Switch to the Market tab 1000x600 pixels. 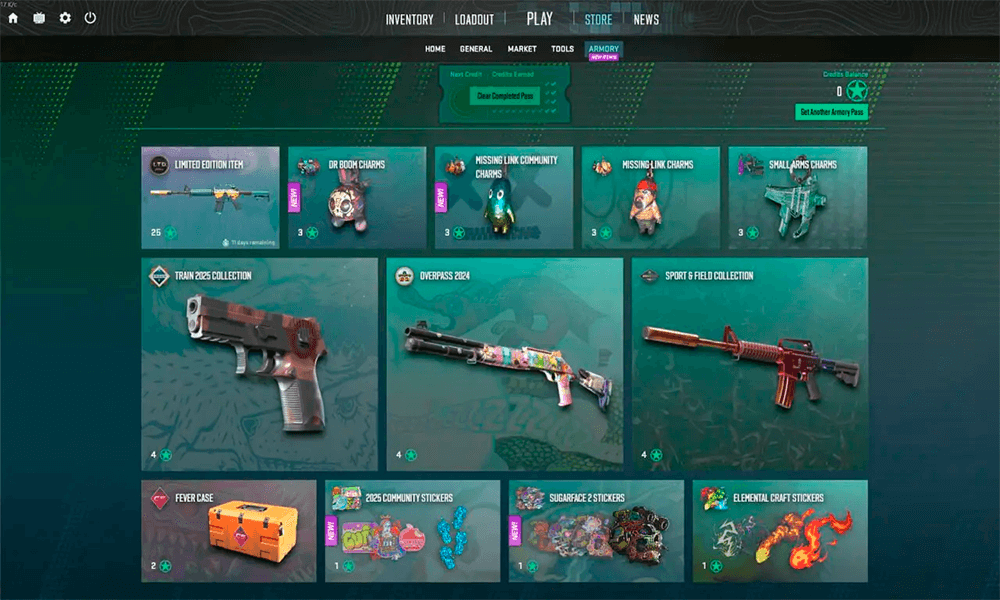click(522, 49)
